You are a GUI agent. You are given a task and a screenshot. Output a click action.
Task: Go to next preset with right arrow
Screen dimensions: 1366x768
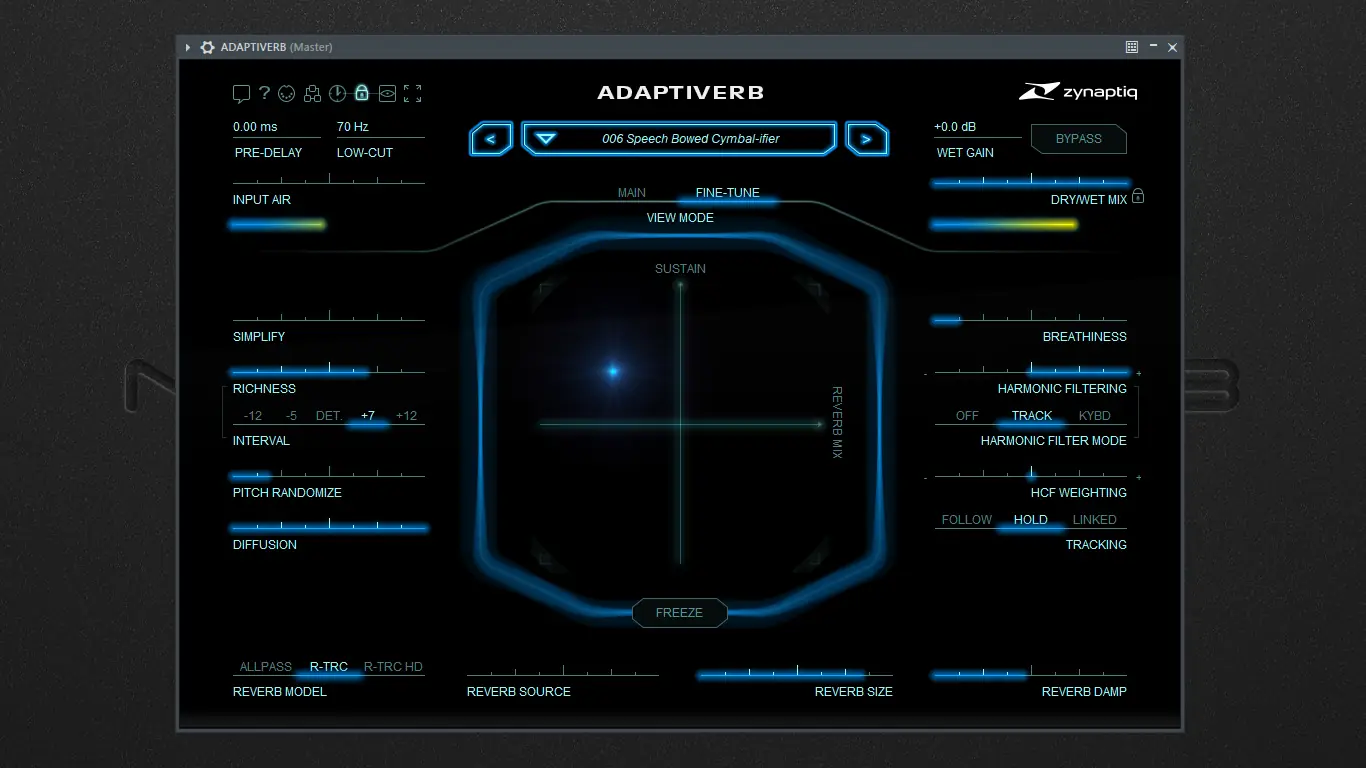click(x=867, y=138)
